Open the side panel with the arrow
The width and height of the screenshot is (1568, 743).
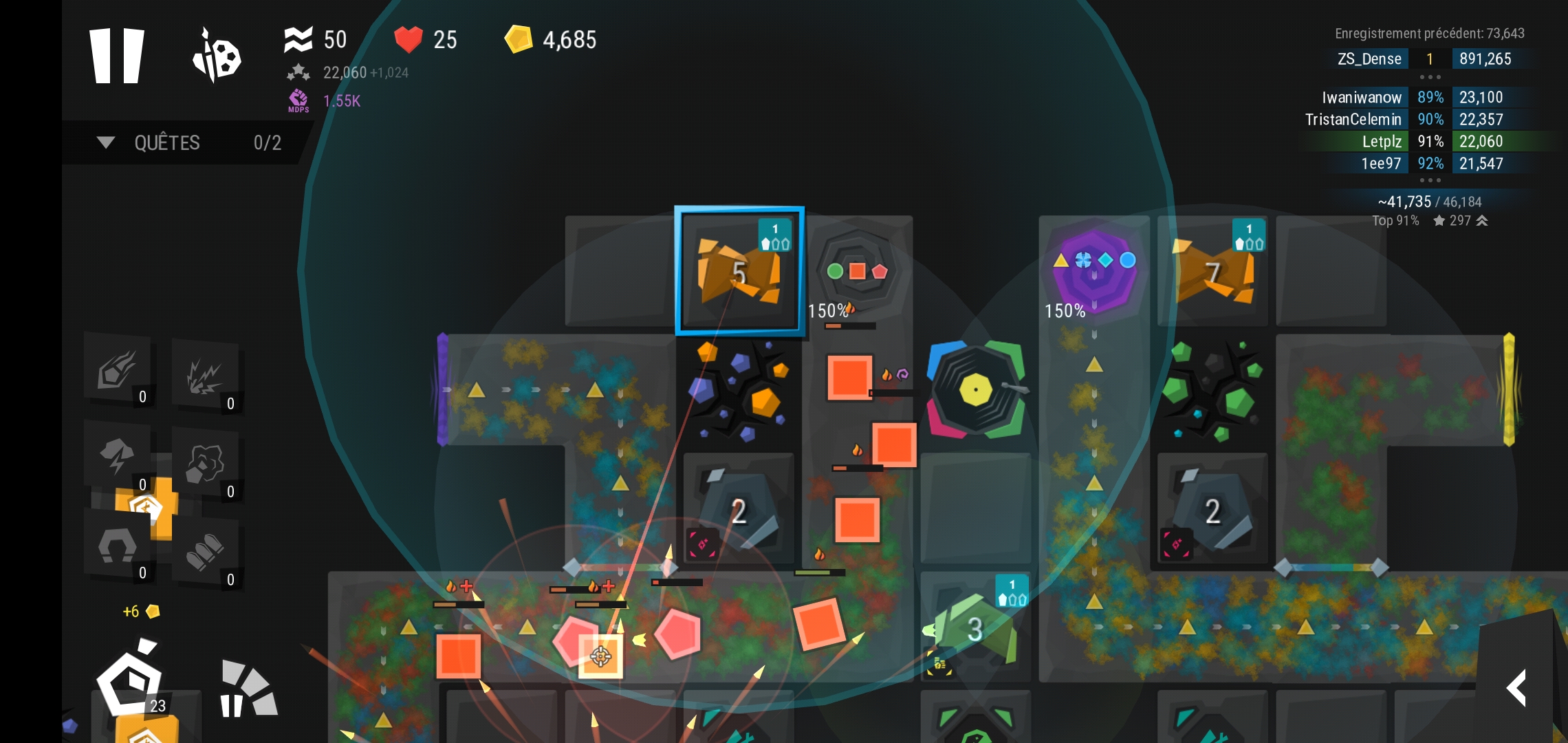tap(1516, 688)
